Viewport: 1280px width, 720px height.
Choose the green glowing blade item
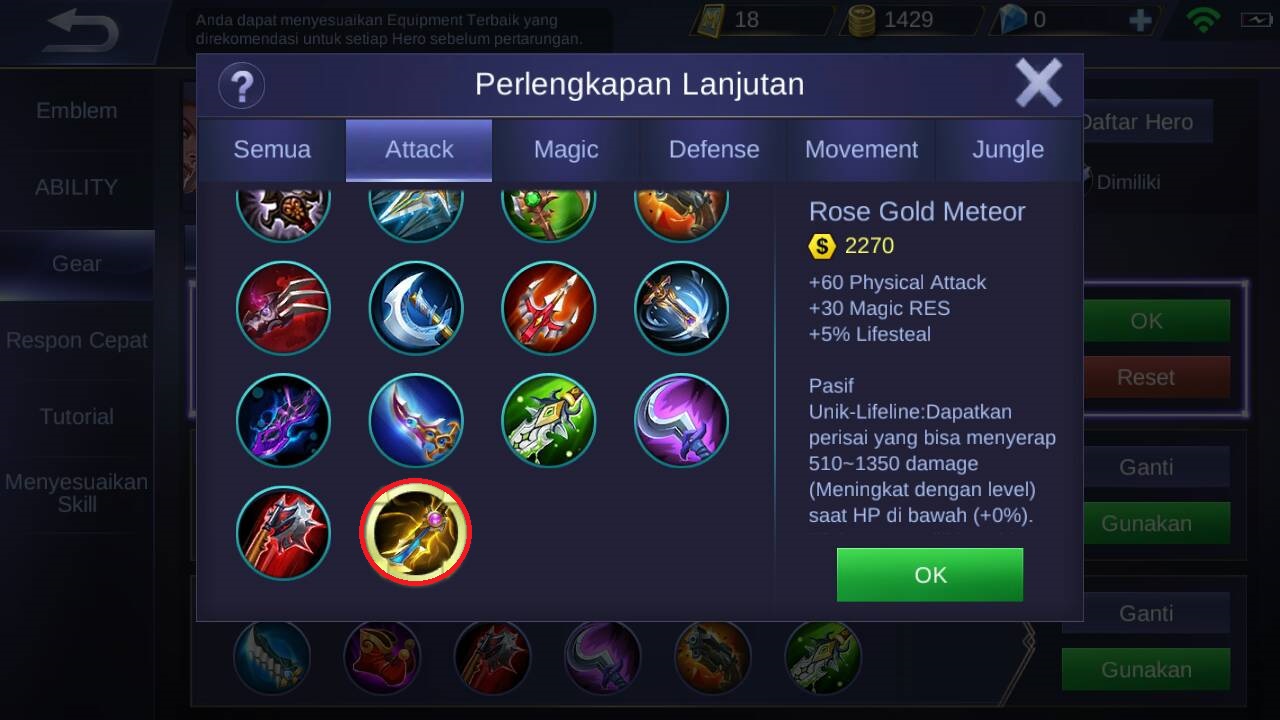[x=549, y=421]
